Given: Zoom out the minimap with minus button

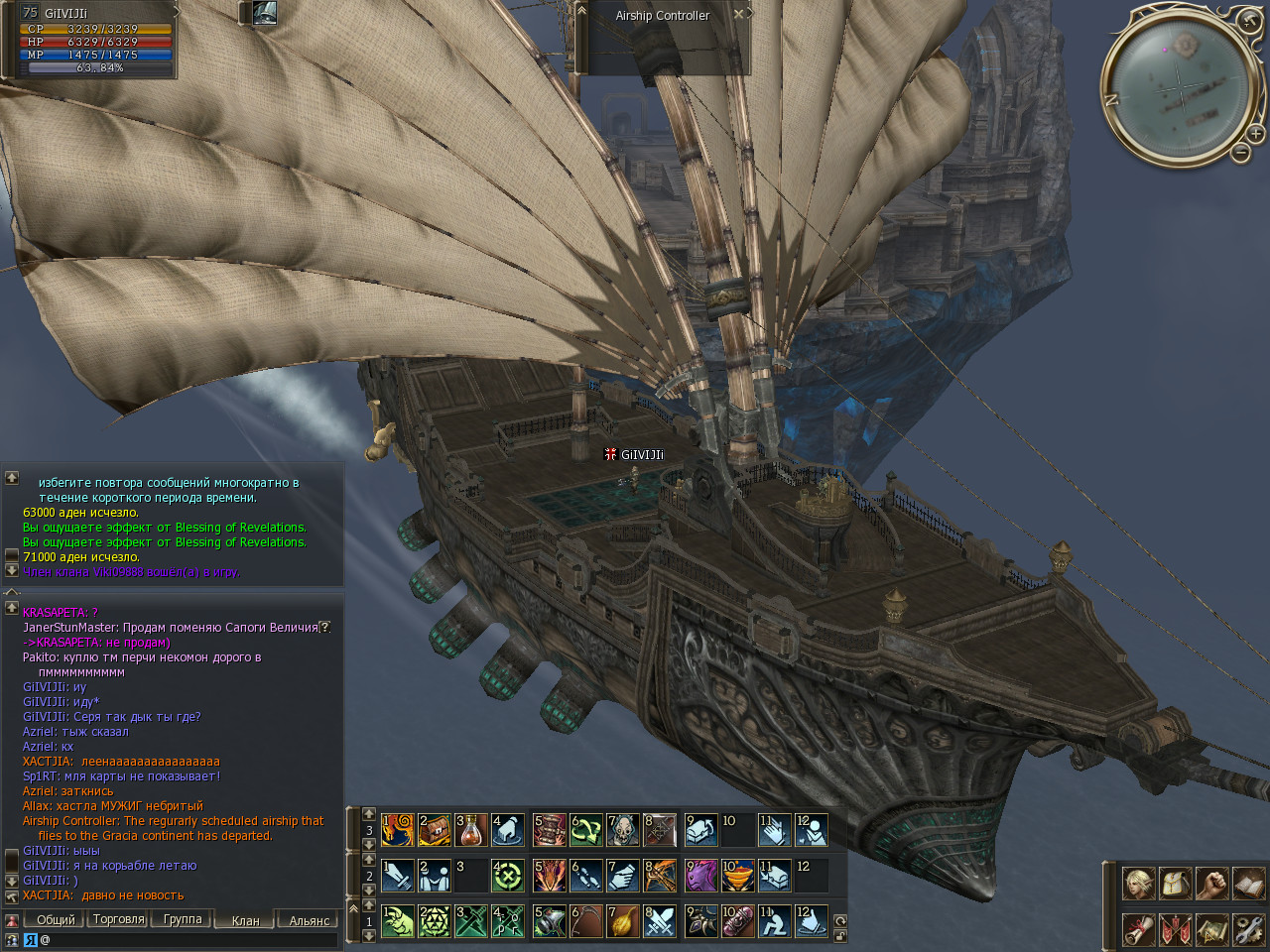Looking at the screenshot, I should [1240, 152].
